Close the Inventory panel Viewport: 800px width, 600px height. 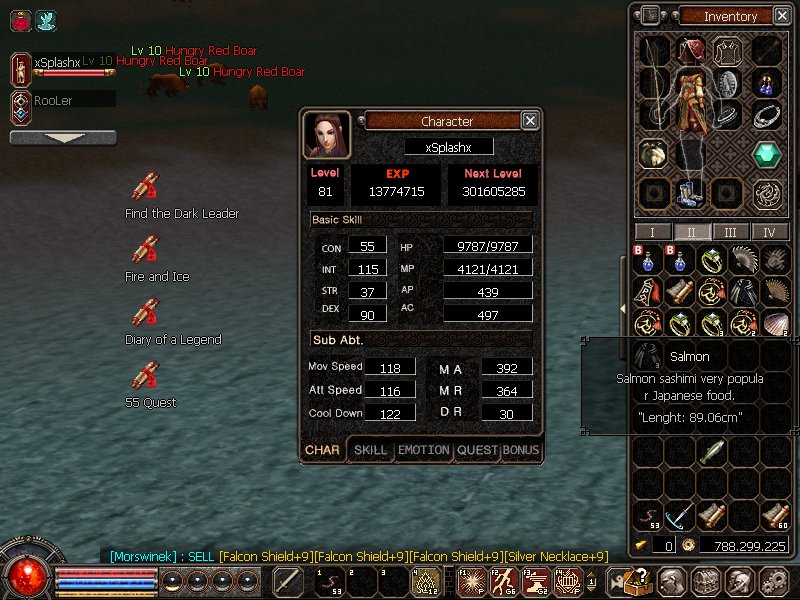781,16
